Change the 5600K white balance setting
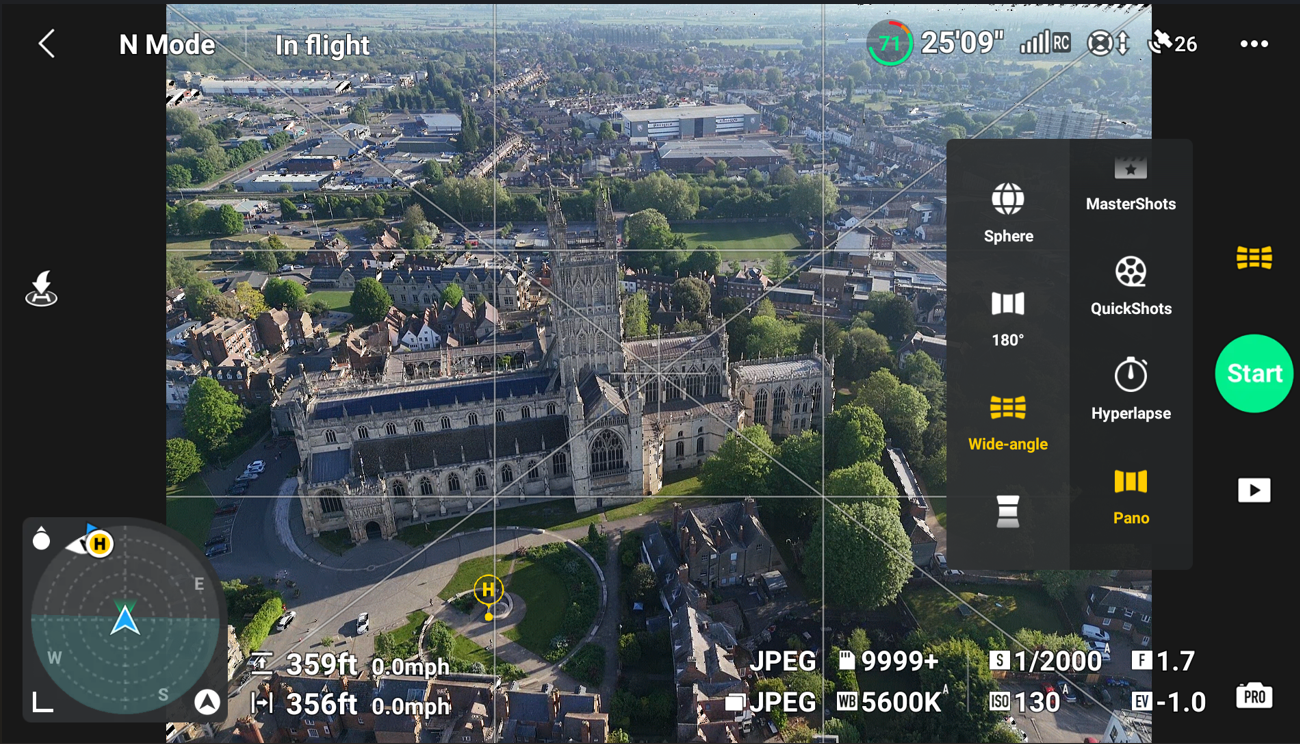Viewport: 1300px width, 744px height. tap(891, 702)
